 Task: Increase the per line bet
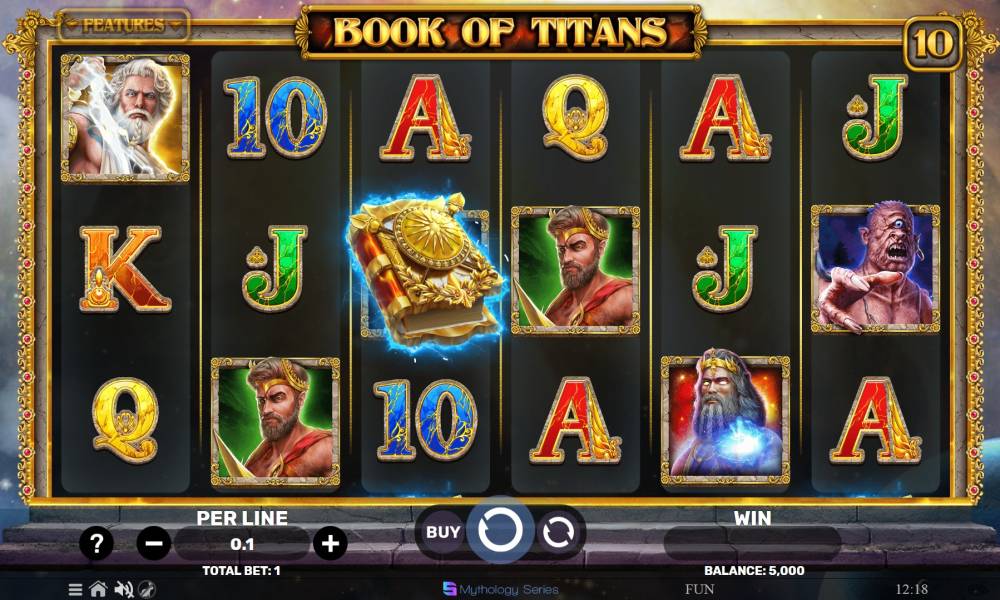point(330,544)
